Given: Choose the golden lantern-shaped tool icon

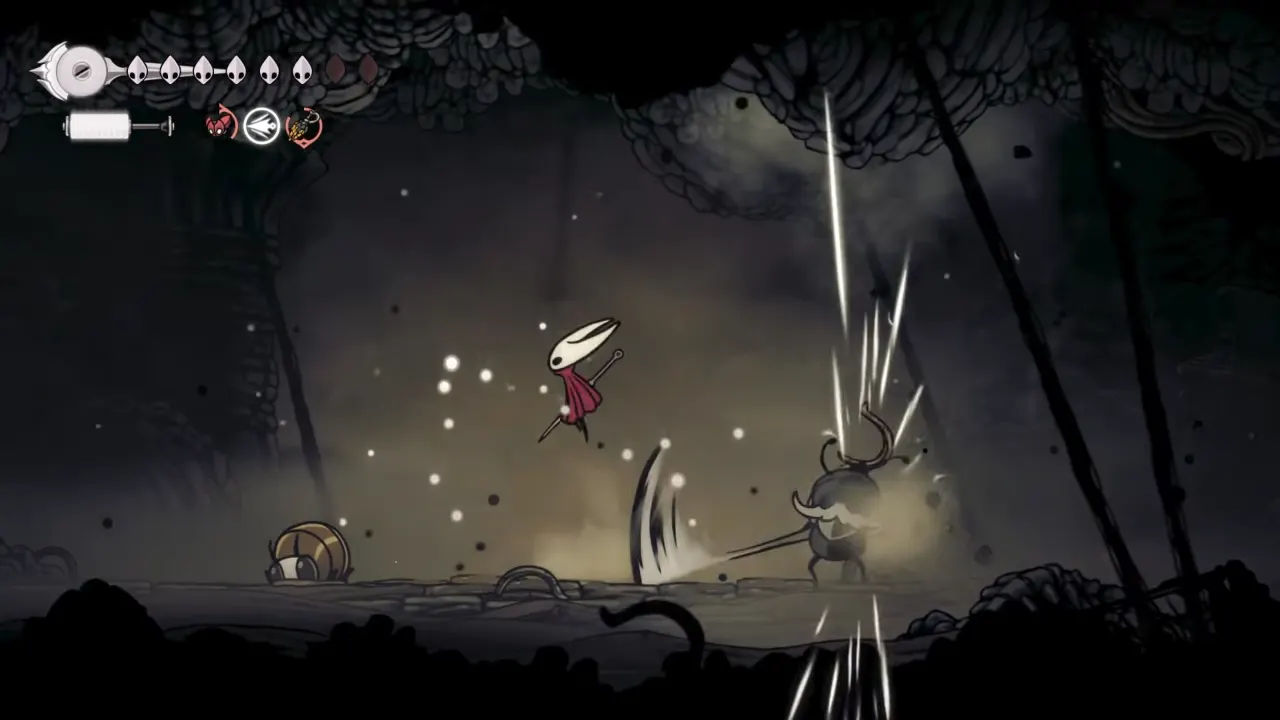Looking at the screenshot, I should pos(303,127).
